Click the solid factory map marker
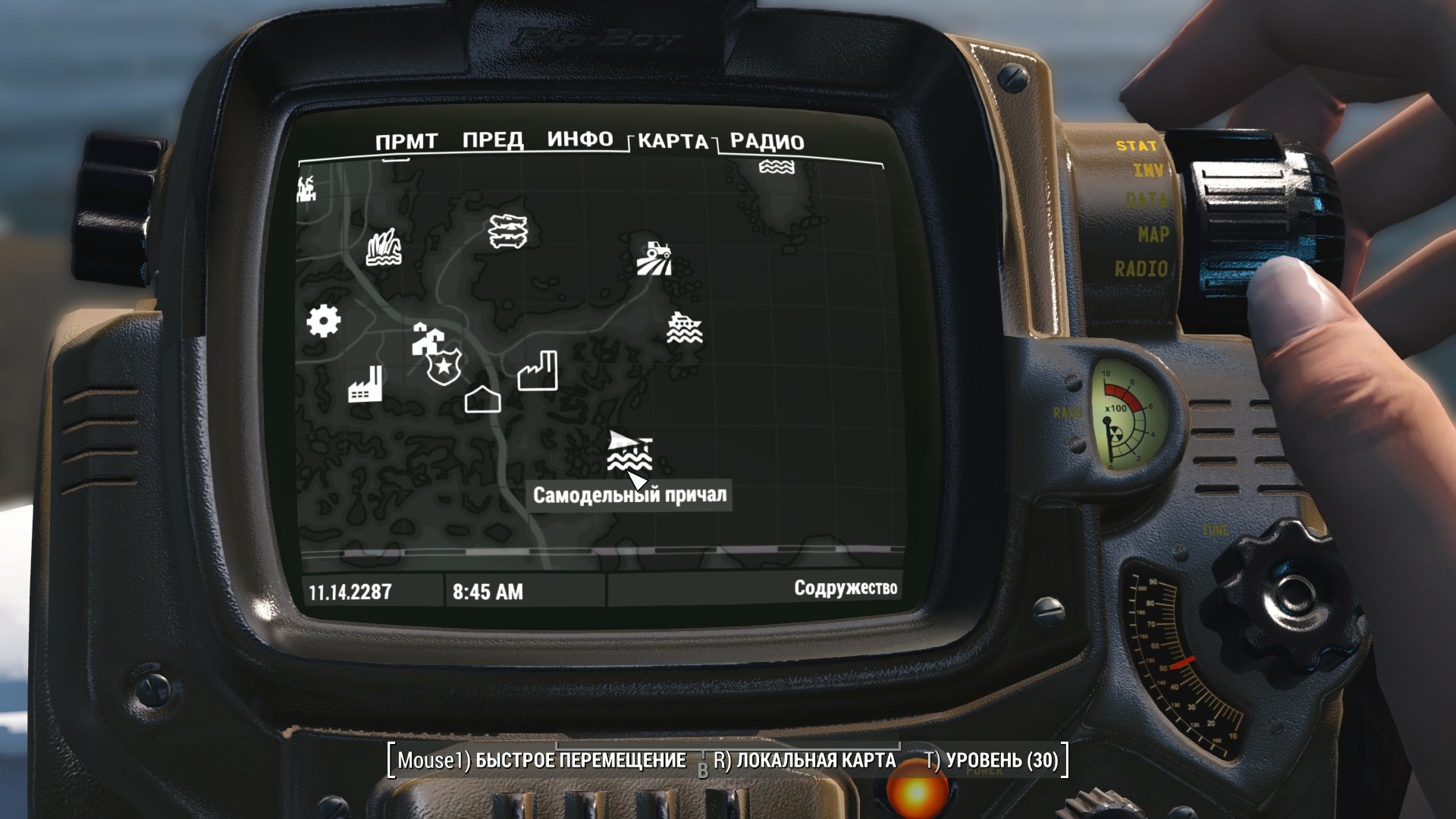 point(365,384)
